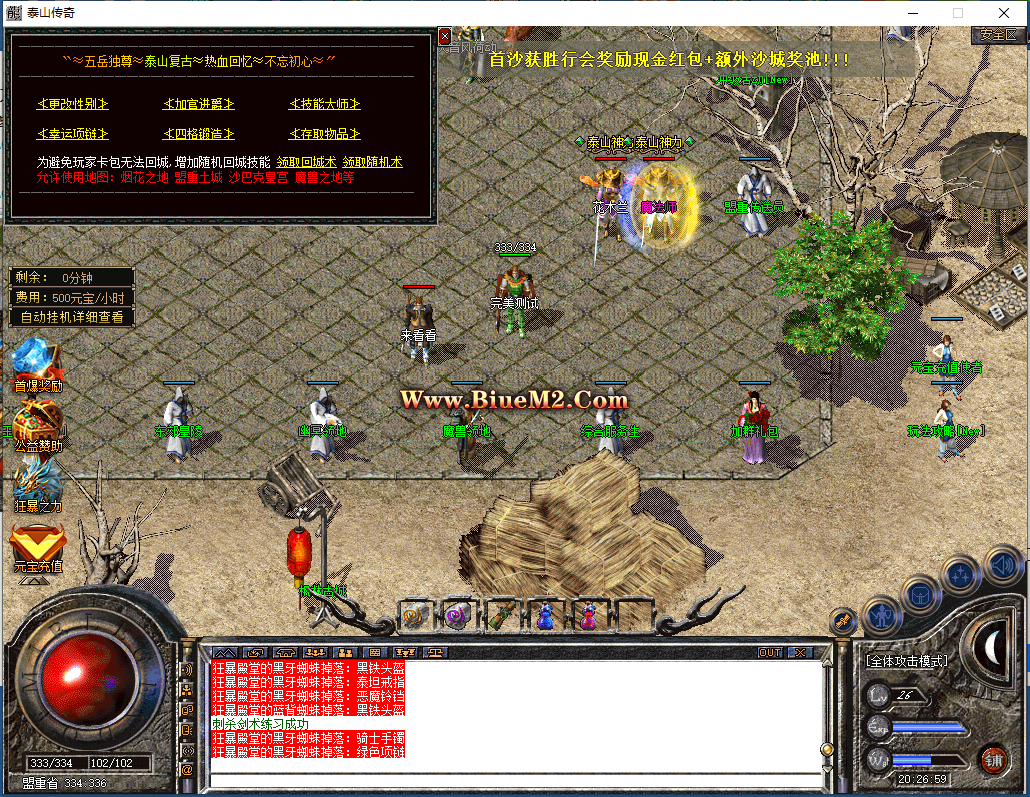Close the NPC dialog with the red X
1030x797 pixels.
(x=445, y=37)
